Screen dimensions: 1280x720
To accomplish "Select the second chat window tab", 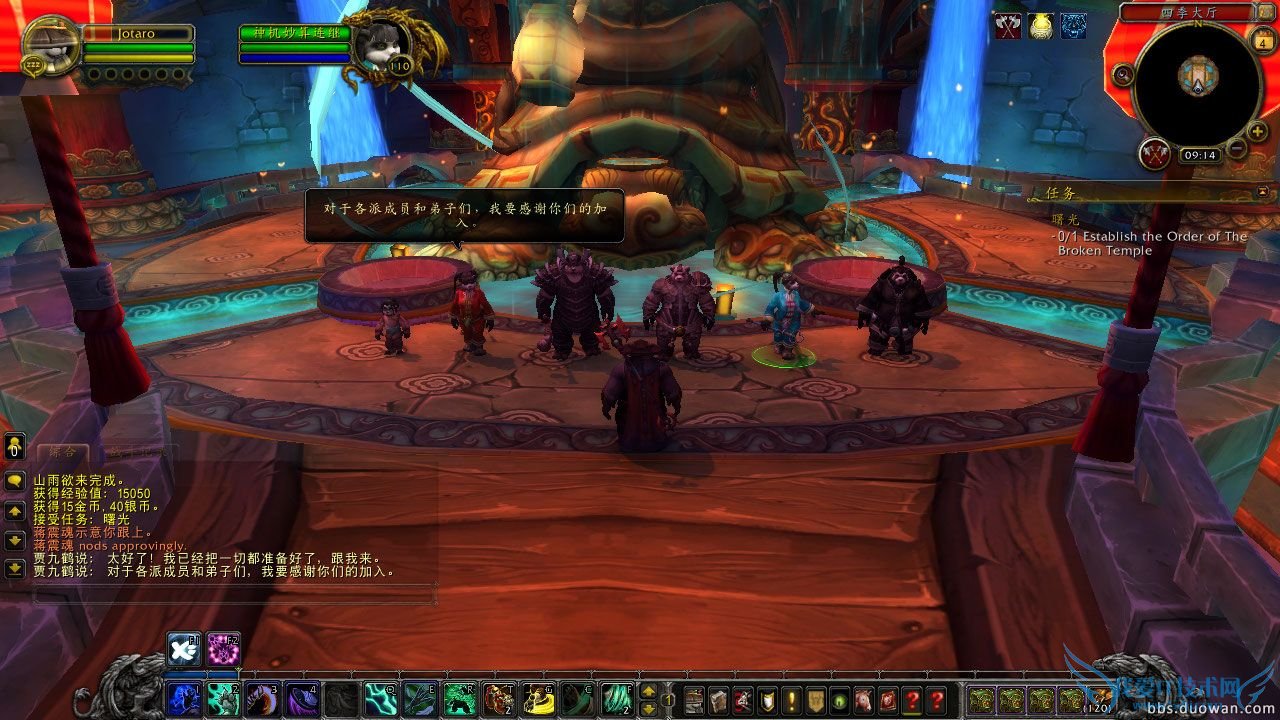I will (x=140, y=452).
